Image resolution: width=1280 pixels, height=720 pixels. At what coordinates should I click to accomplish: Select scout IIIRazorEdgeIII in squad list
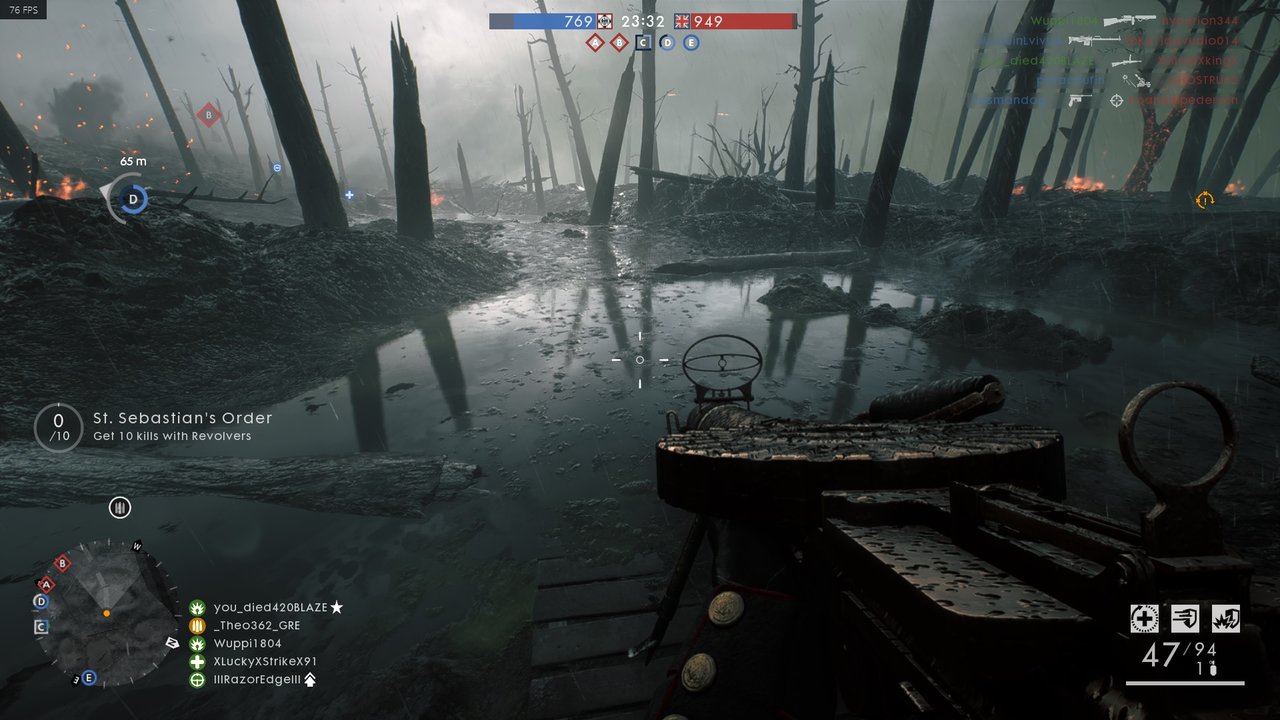tap(260, 679)
